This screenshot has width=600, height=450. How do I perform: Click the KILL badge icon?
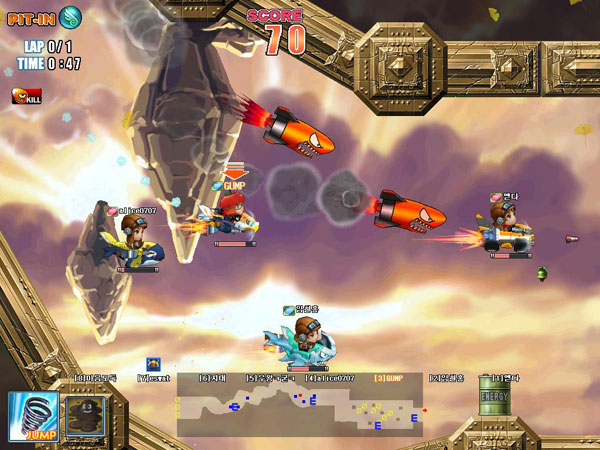25,96
